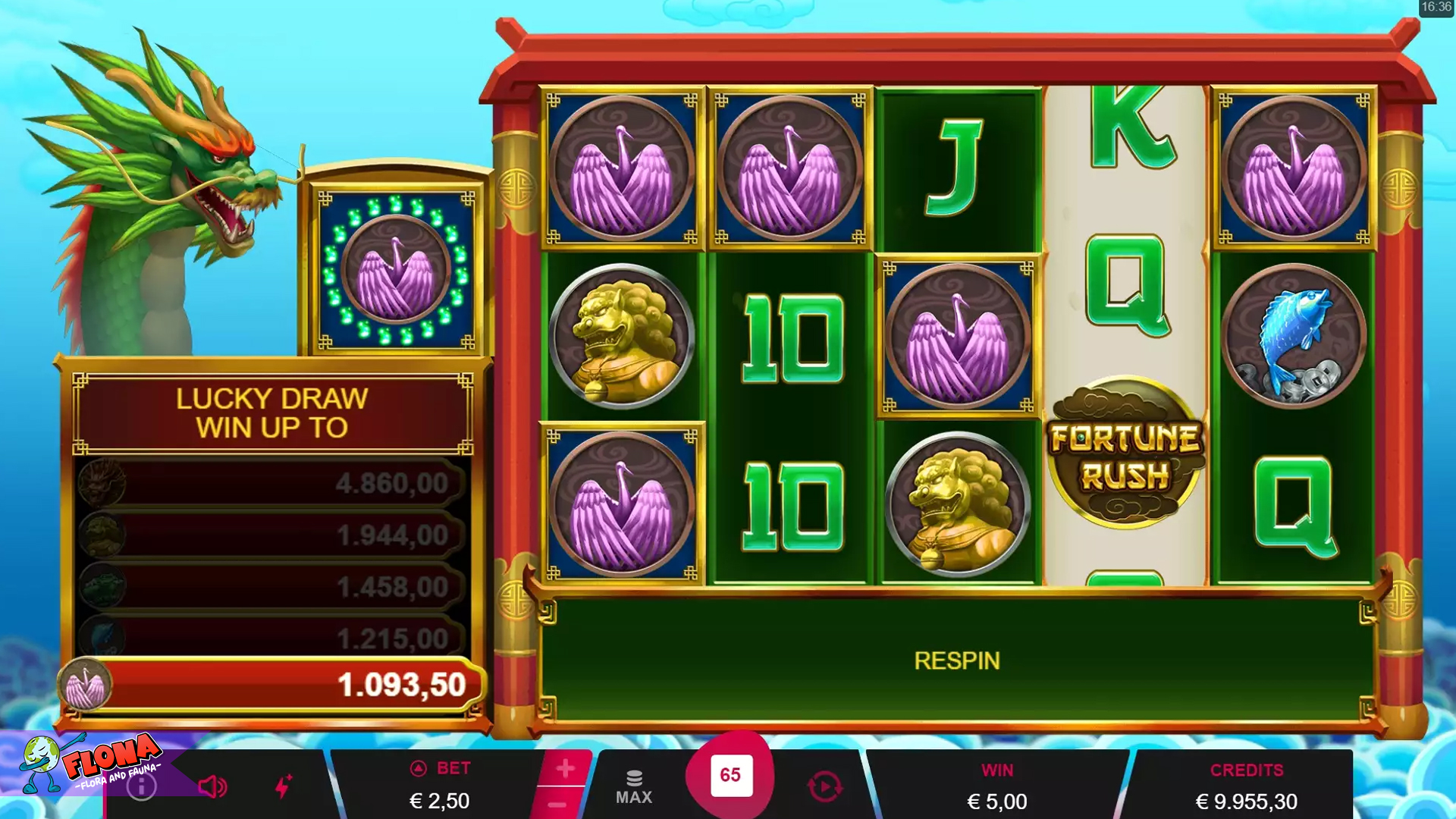Select the MAX bet coin stack icon
Screen dimensions: 1456x819
tap(633, 777)
